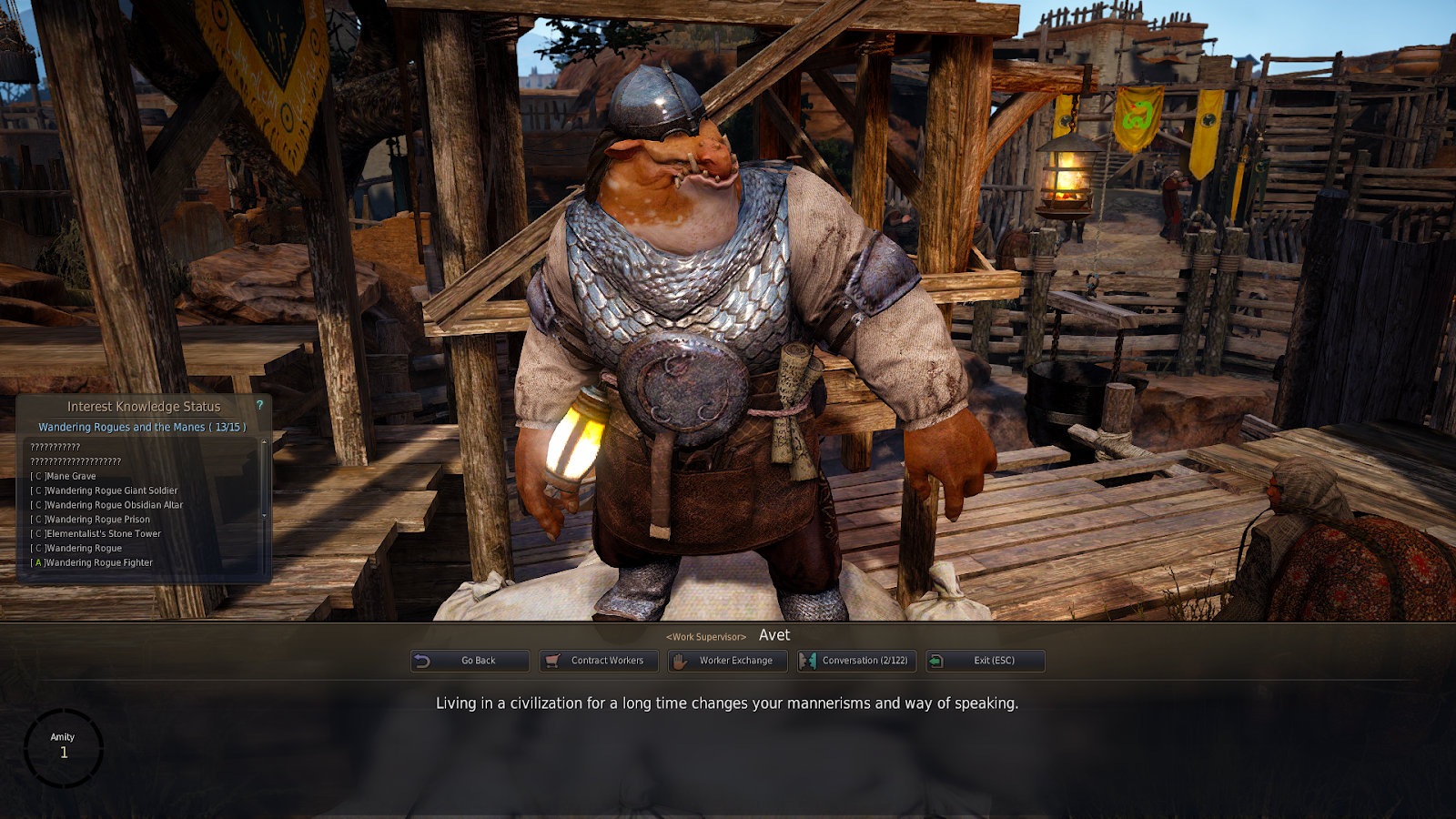The height and width of the screenshot is (819, 1456).
Task: Pick the Elementalist's Stone Tower entry
Action: tap(103, 534)
